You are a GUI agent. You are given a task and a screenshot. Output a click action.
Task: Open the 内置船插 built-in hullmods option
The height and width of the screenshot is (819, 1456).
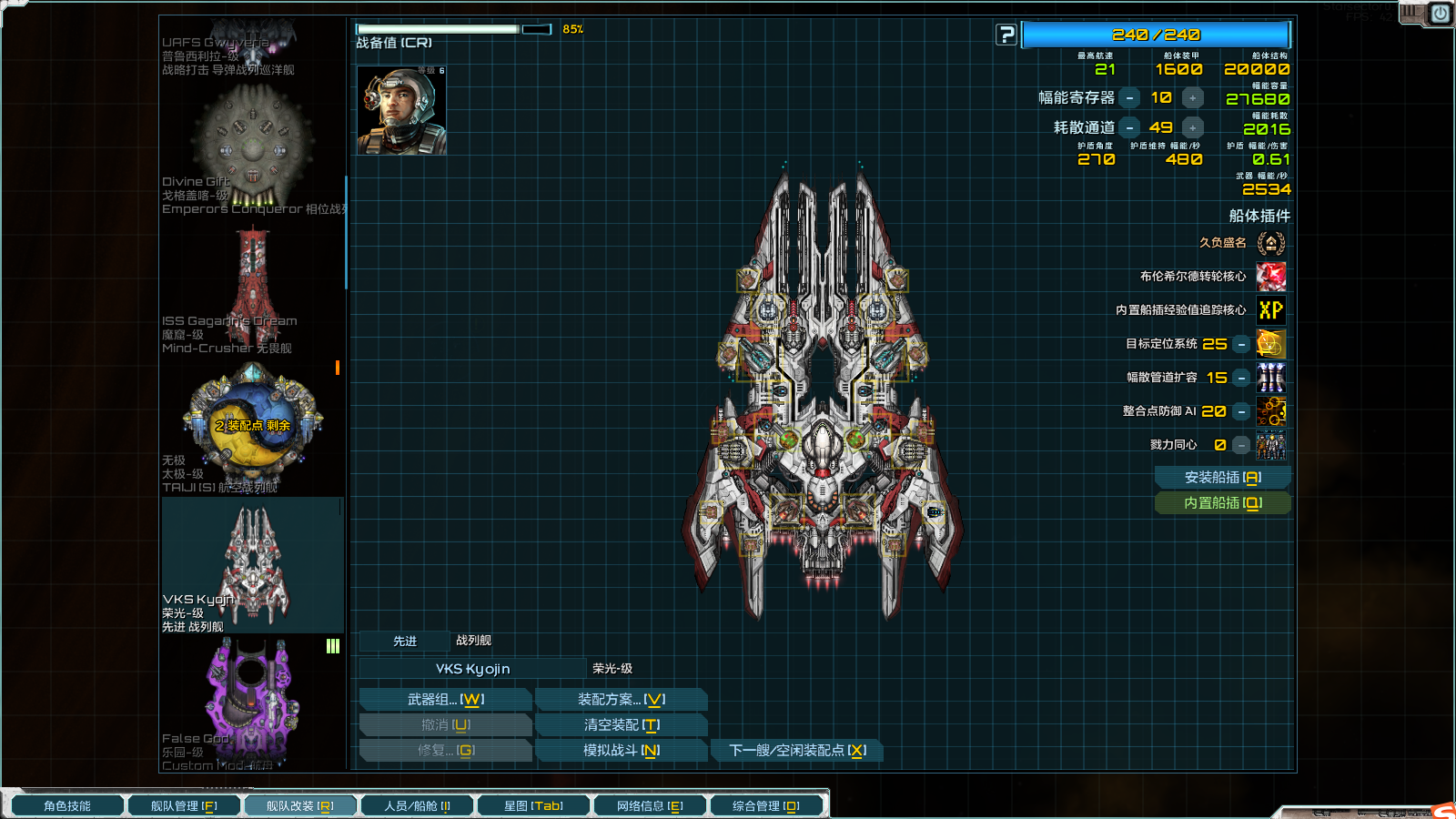1222,503
